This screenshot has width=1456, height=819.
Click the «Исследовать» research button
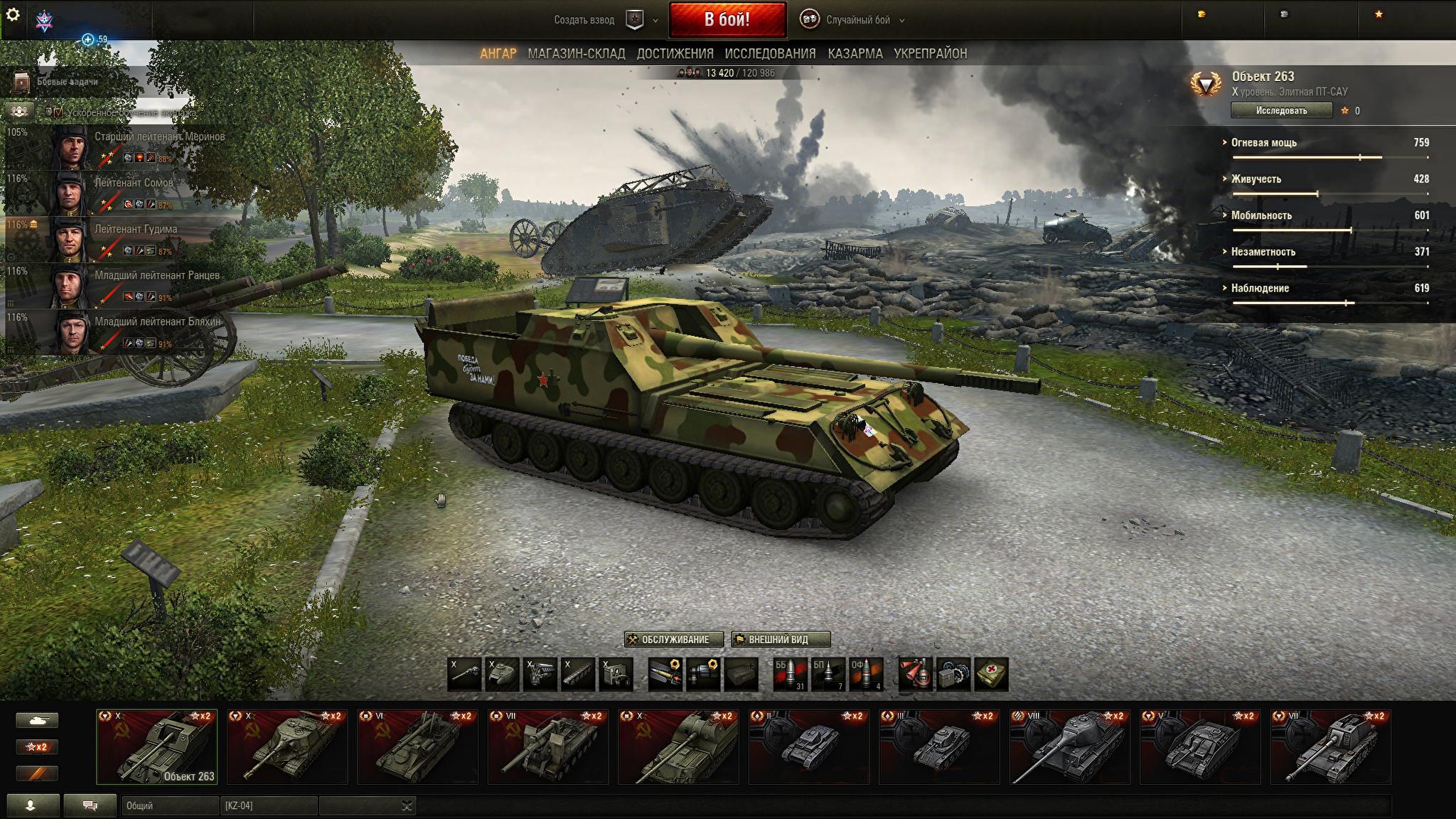click(x=1281, y=110)
